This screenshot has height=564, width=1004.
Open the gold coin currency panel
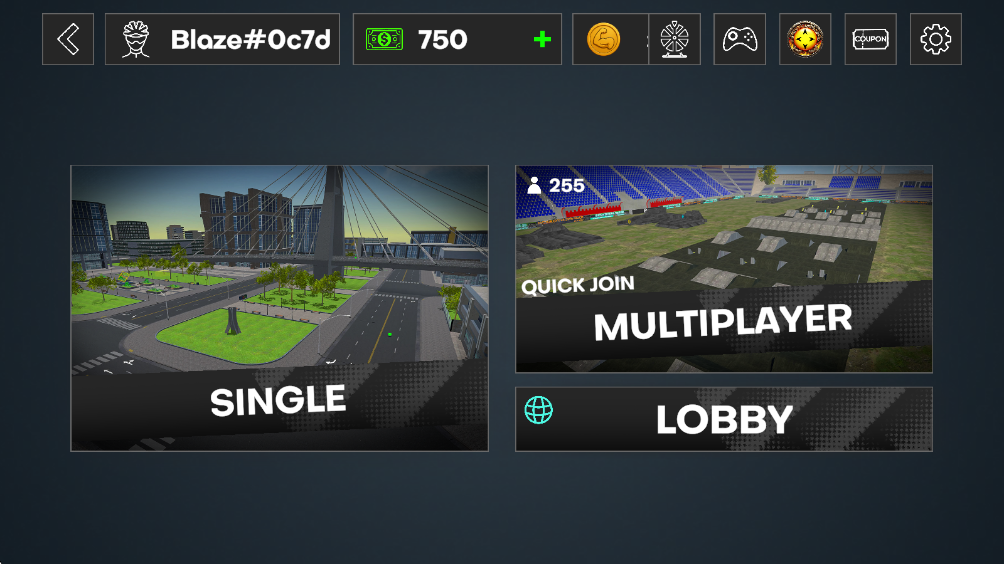605,40
